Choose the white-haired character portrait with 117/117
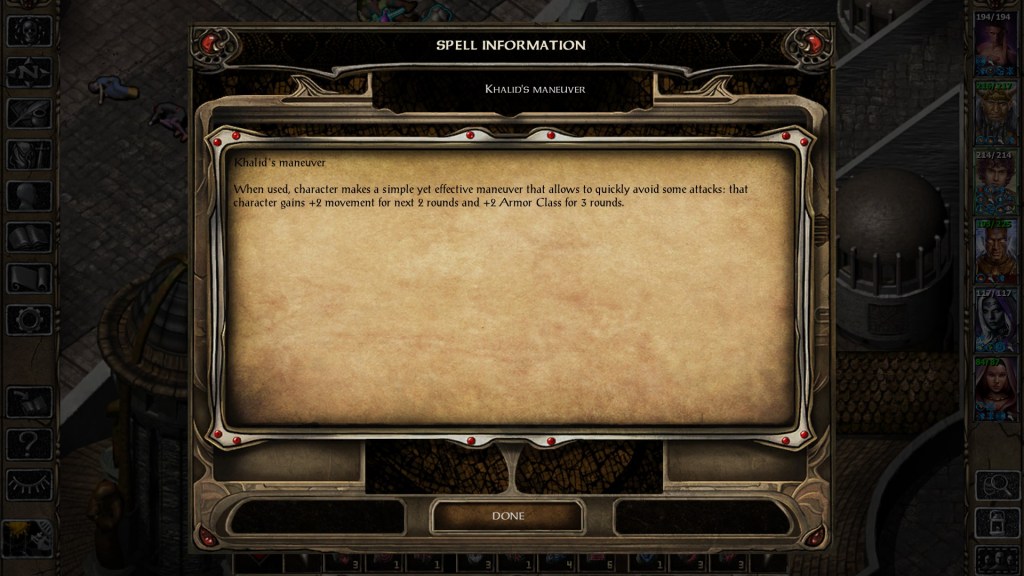Screen dimensions: 1024x576 click(x=995, y=321)
